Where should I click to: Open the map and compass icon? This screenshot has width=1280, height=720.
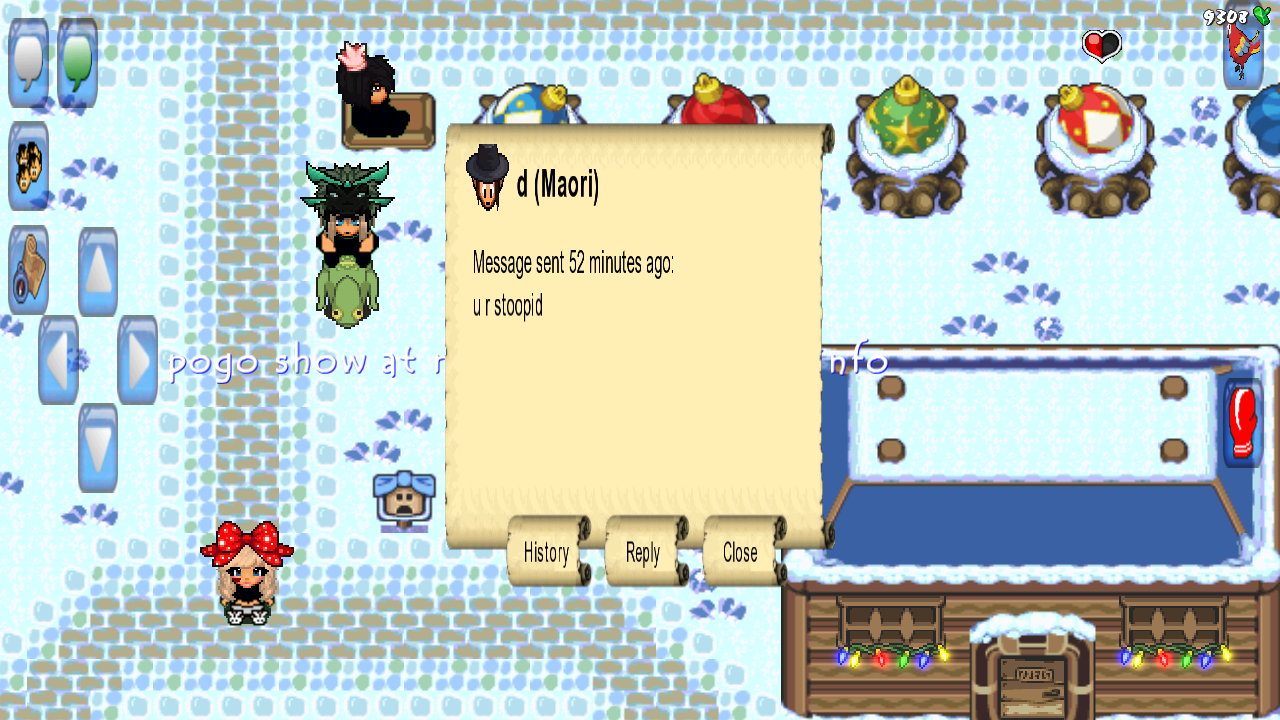28,269
